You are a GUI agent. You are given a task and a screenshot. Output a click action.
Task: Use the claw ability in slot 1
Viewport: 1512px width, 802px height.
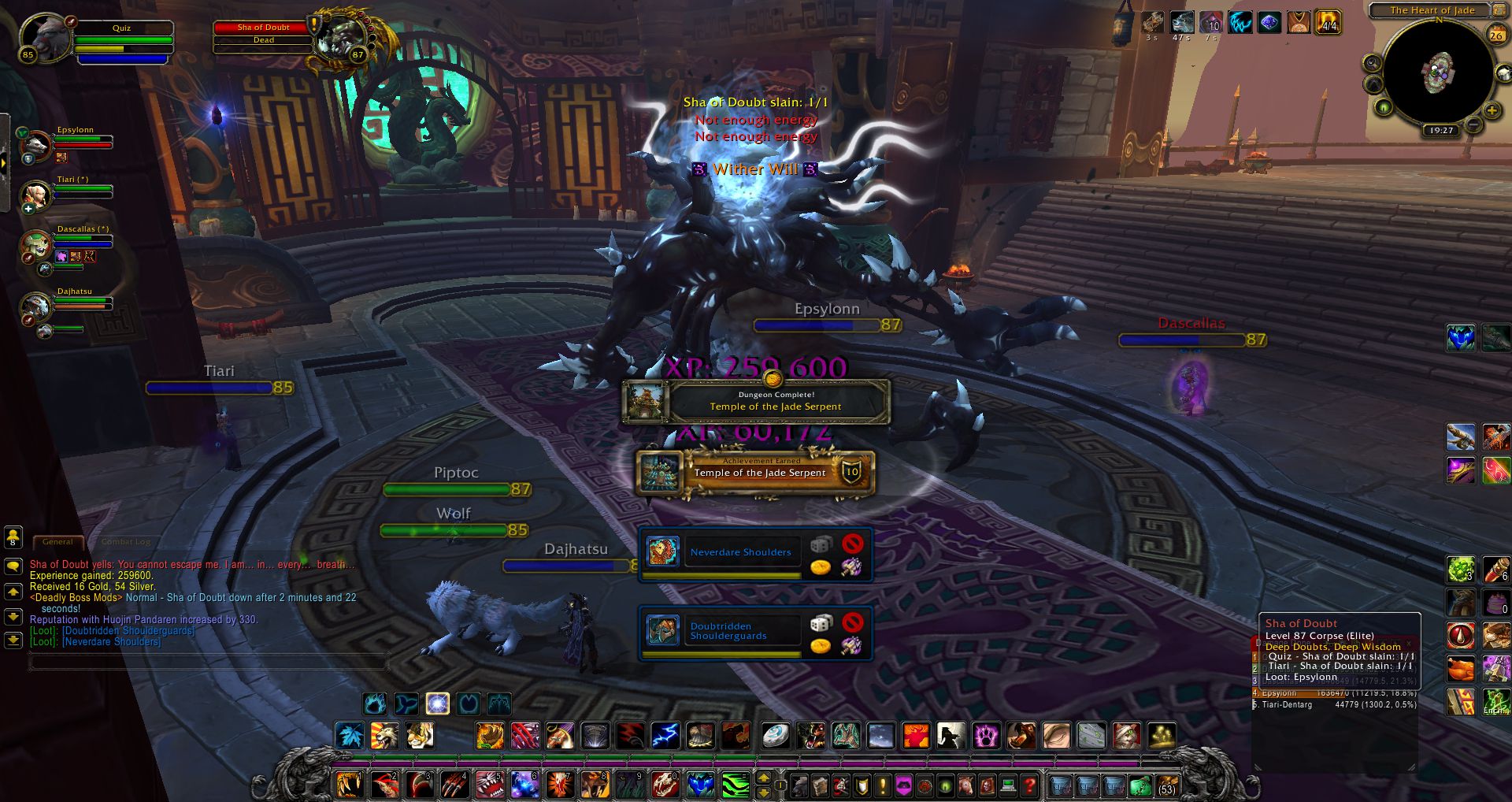click(348, 785)
